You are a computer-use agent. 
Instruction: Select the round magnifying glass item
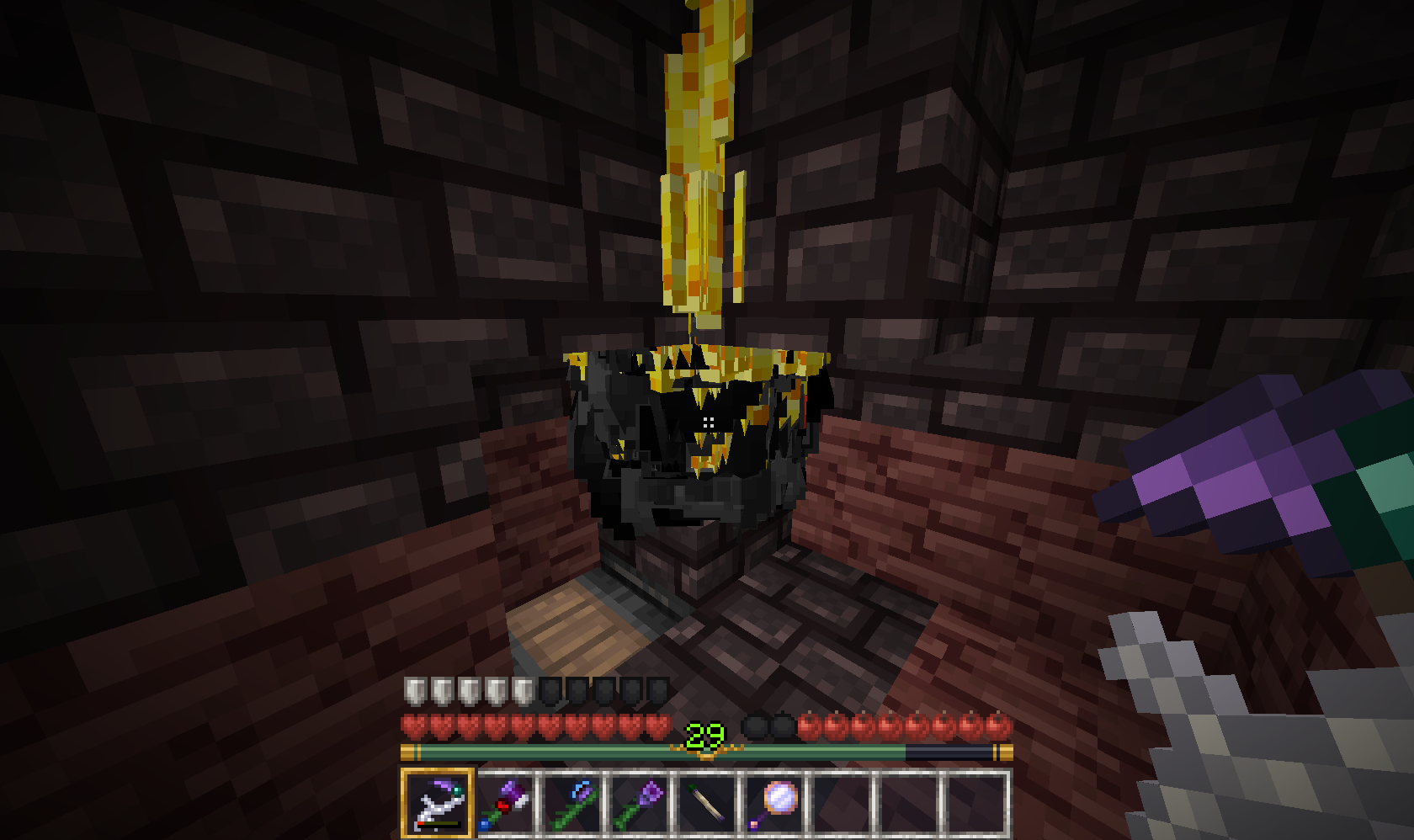point(774,802)
